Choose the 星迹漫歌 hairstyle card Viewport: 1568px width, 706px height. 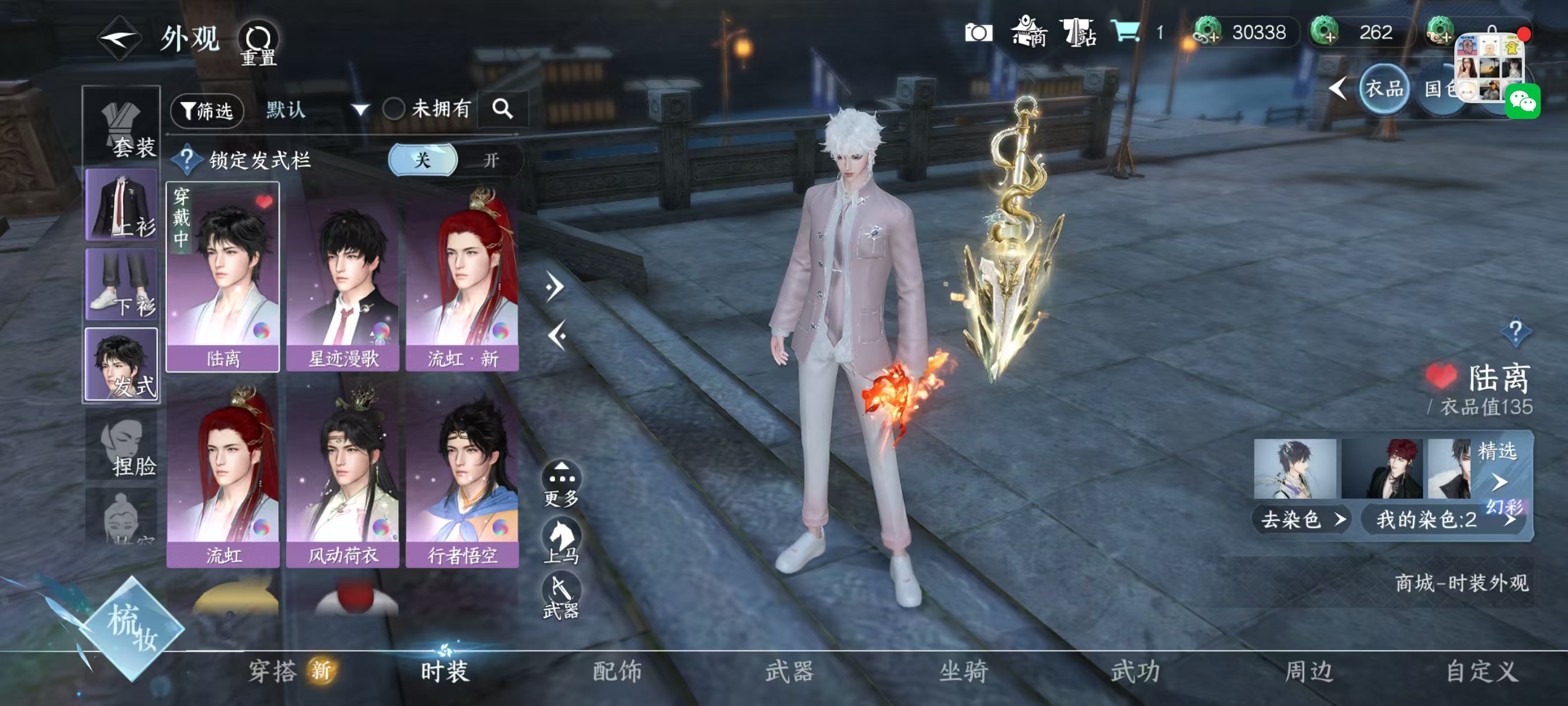[x=343, y=278]
